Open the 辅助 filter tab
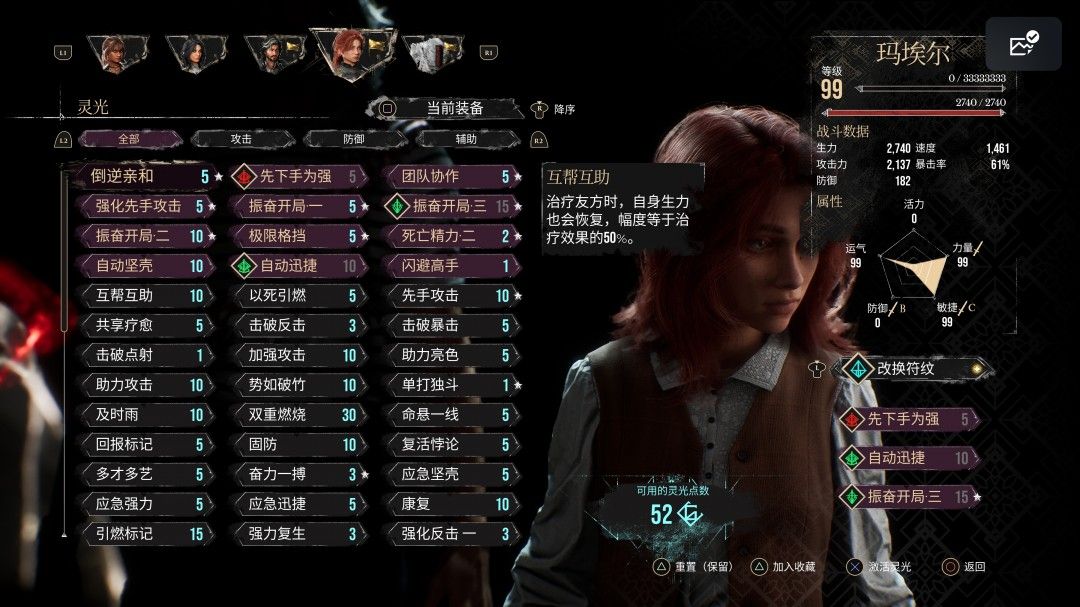Screen dimensions: 1080x607 click(466, 139)
